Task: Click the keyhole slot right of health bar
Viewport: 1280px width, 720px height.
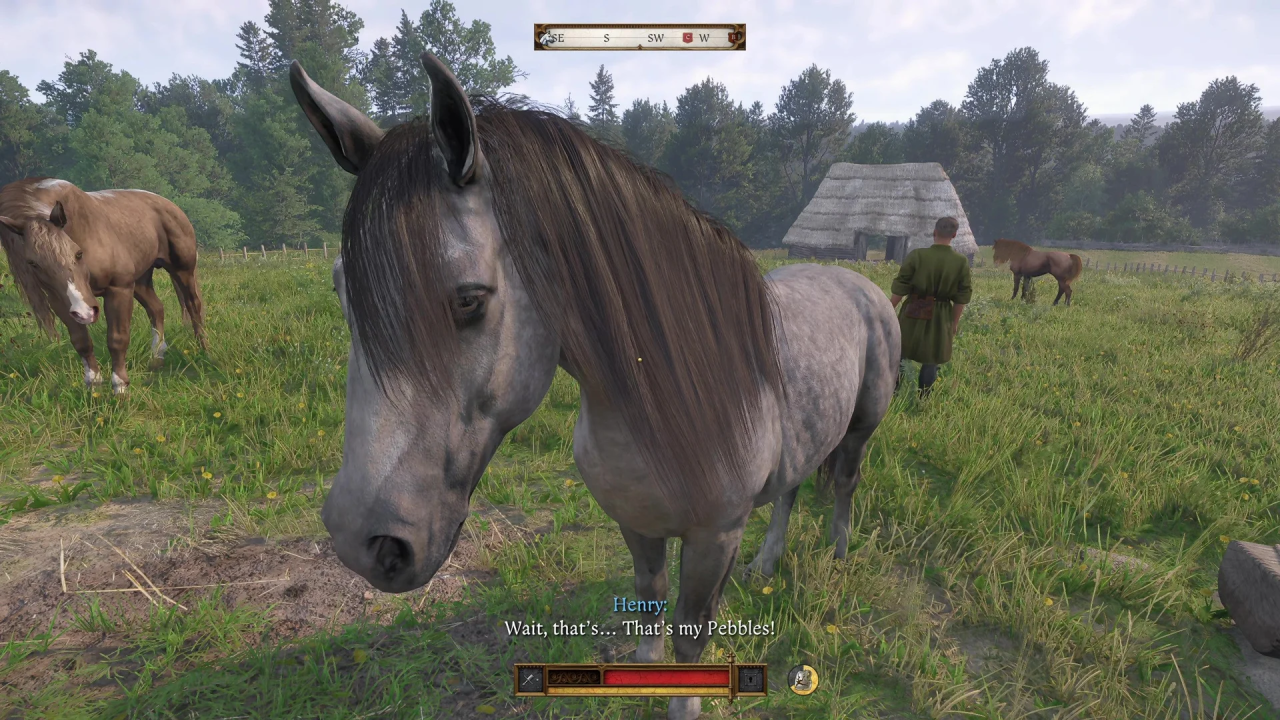Action: click(x=750, y=679)
